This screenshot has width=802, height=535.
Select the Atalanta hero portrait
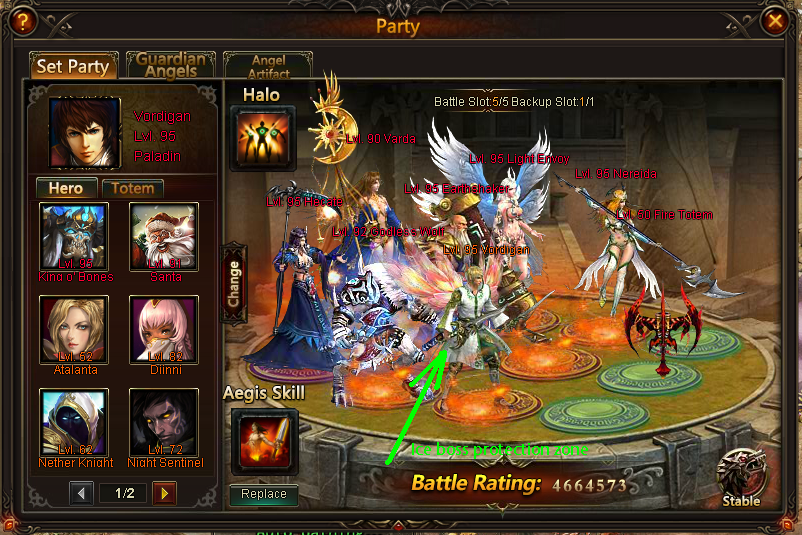point(74,330)
